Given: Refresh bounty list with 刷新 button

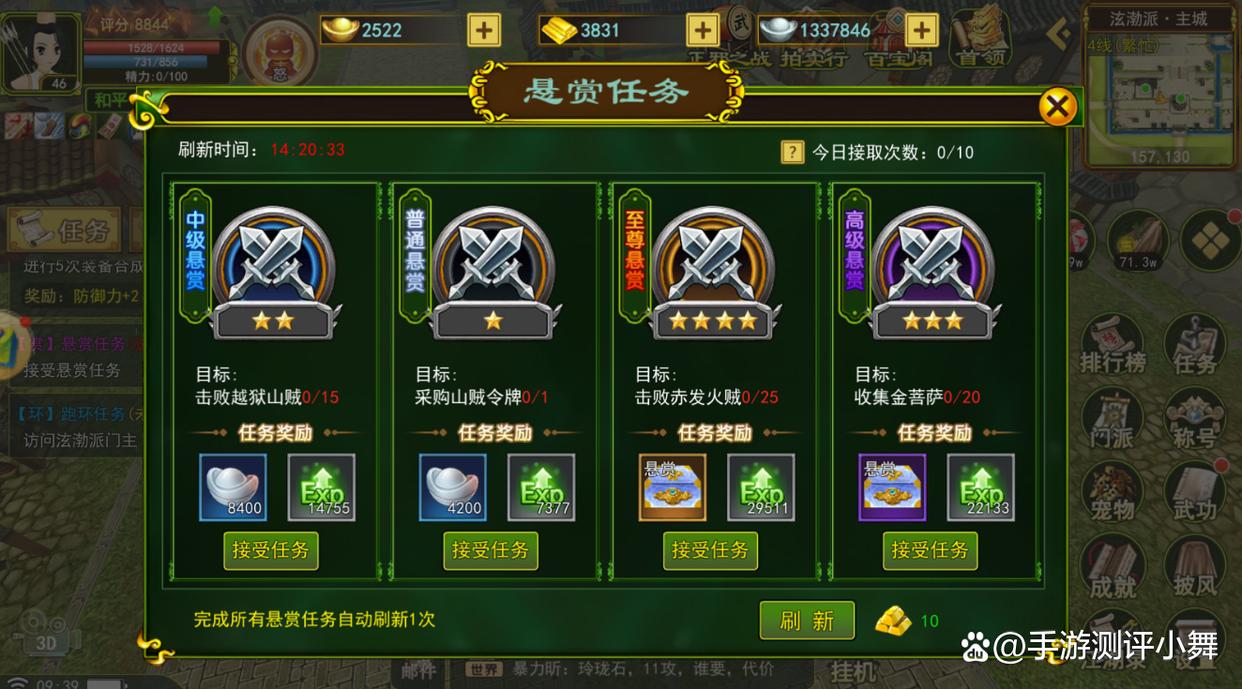Looking at the screenshot, I should coord(807,620).
